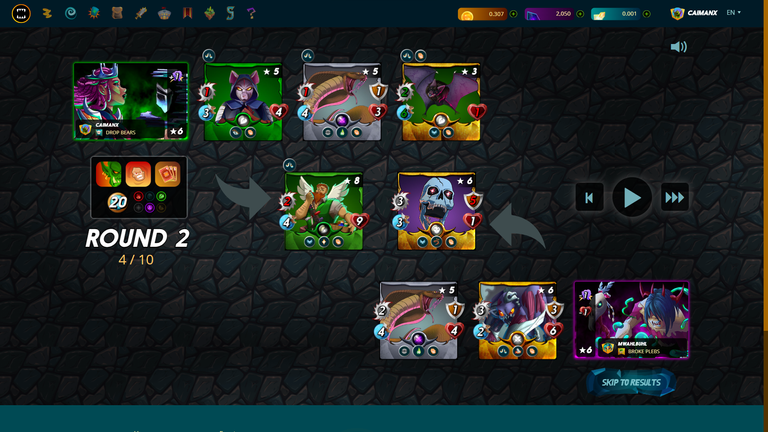Open the CAIMANX account profile

click(x=695, y=13)
